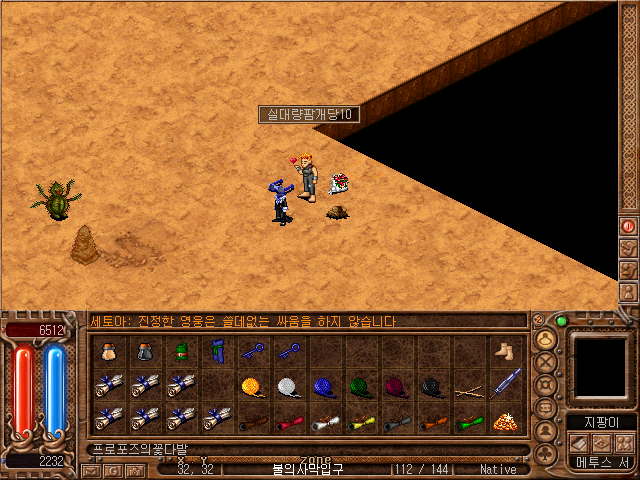
Task: Click the open book button under minimap
Action: click(578, 443)
